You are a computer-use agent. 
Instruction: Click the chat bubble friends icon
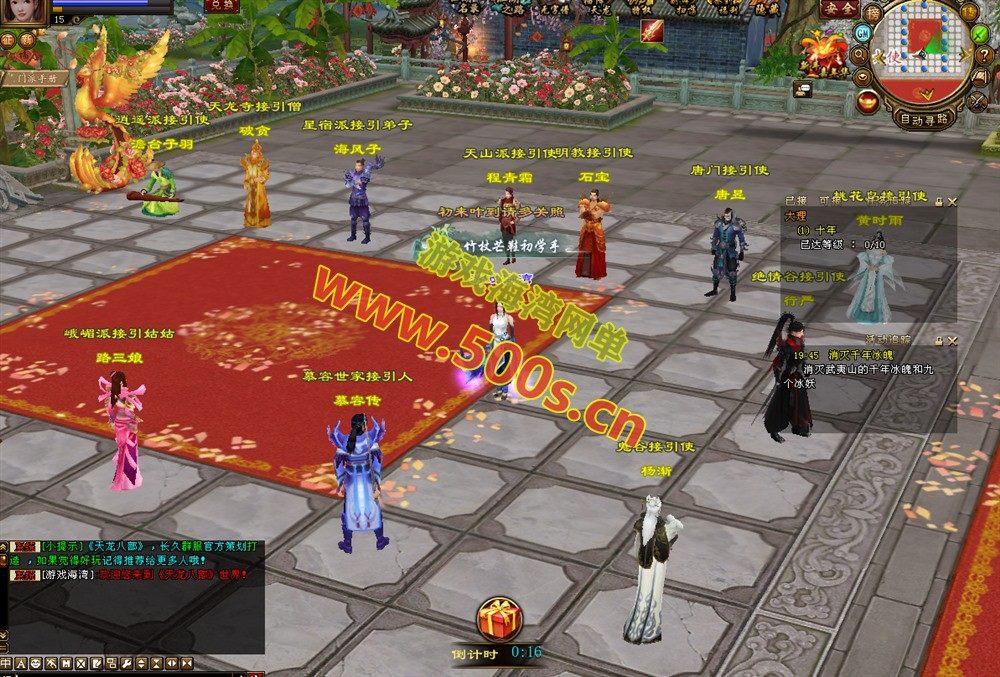[x=802, y=89]
